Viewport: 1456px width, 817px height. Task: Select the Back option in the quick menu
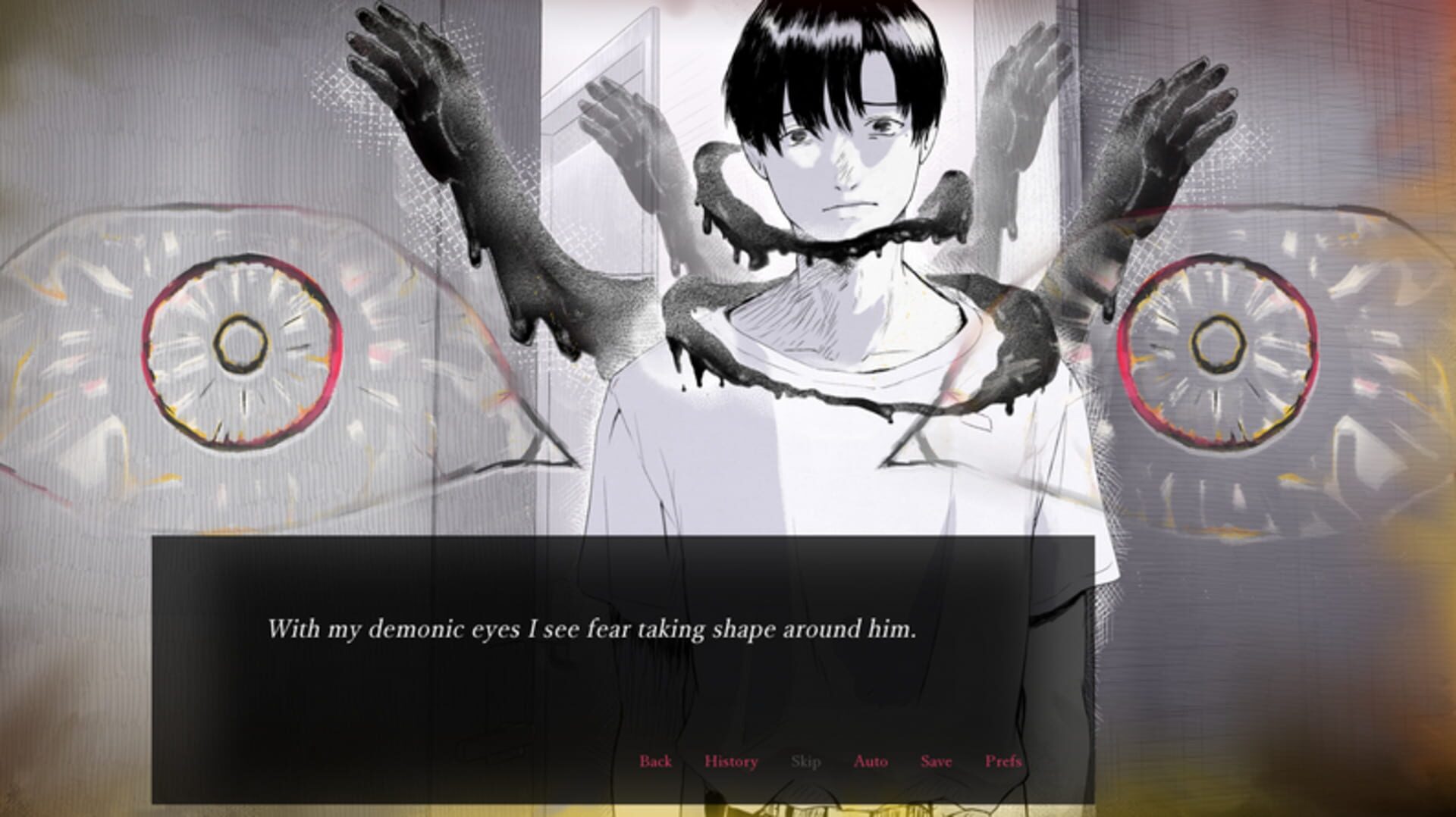657,762
